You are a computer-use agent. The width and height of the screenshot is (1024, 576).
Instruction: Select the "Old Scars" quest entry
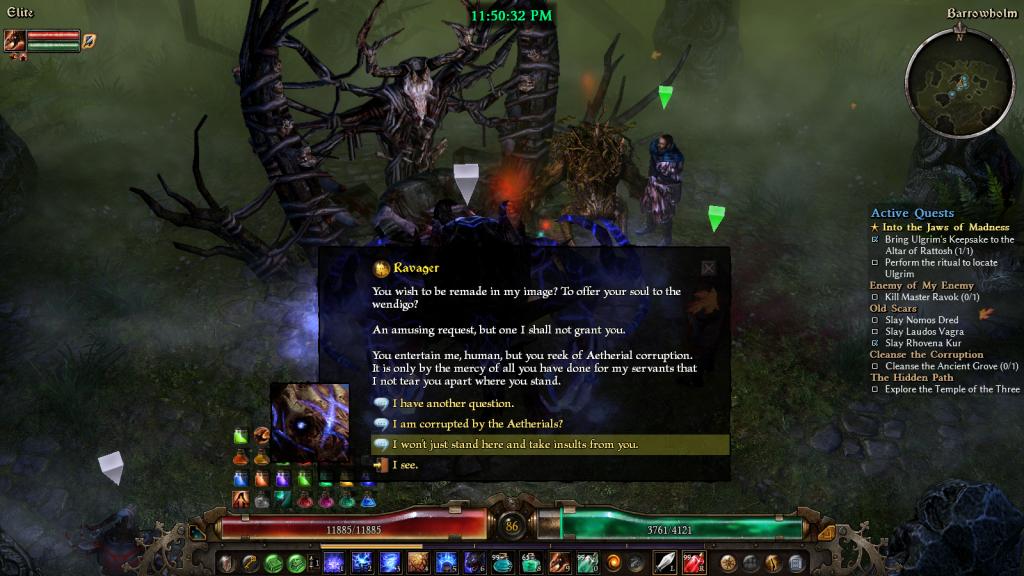click(893, 309)
